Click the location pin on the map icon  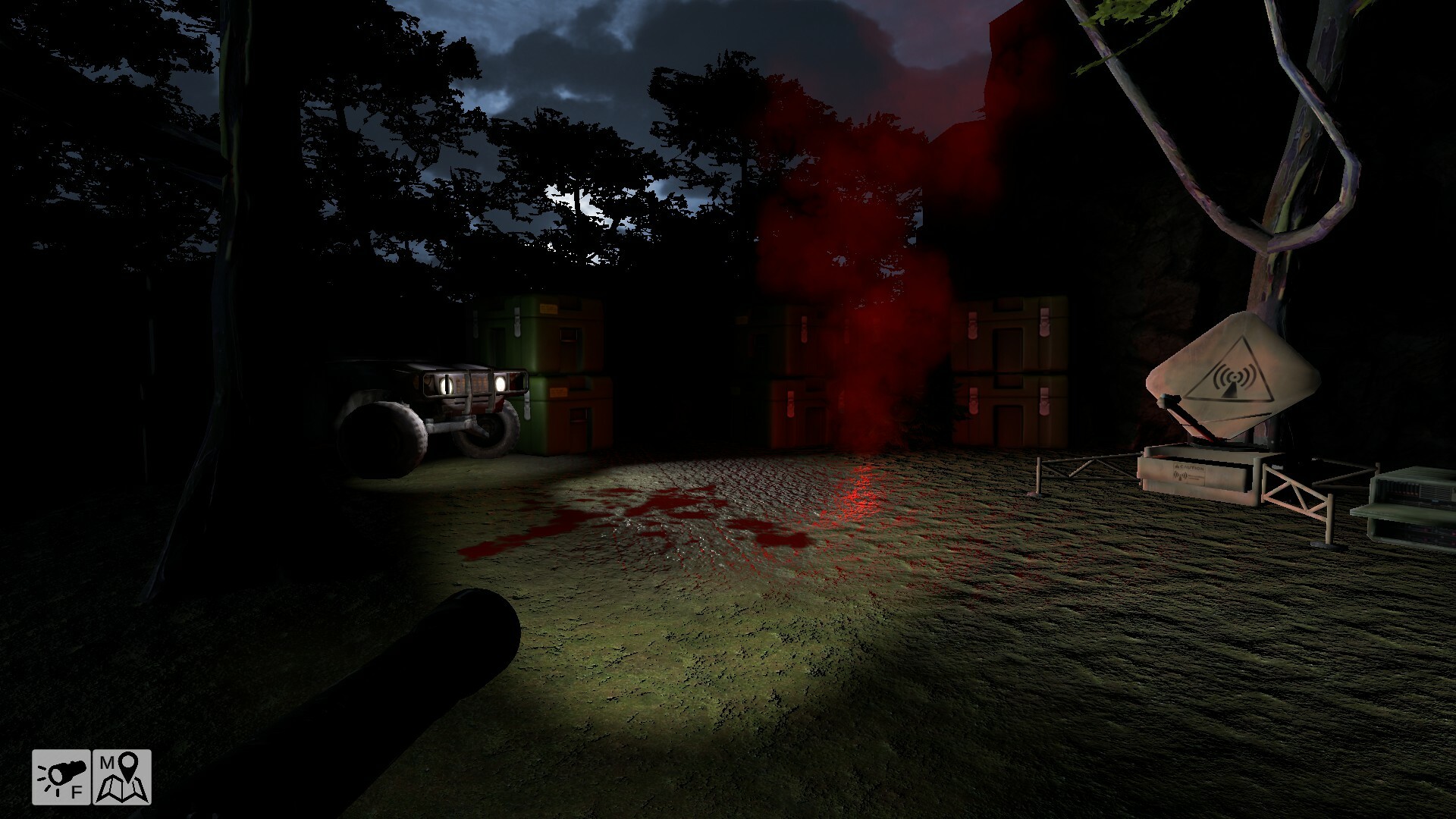tap(129, 766)
